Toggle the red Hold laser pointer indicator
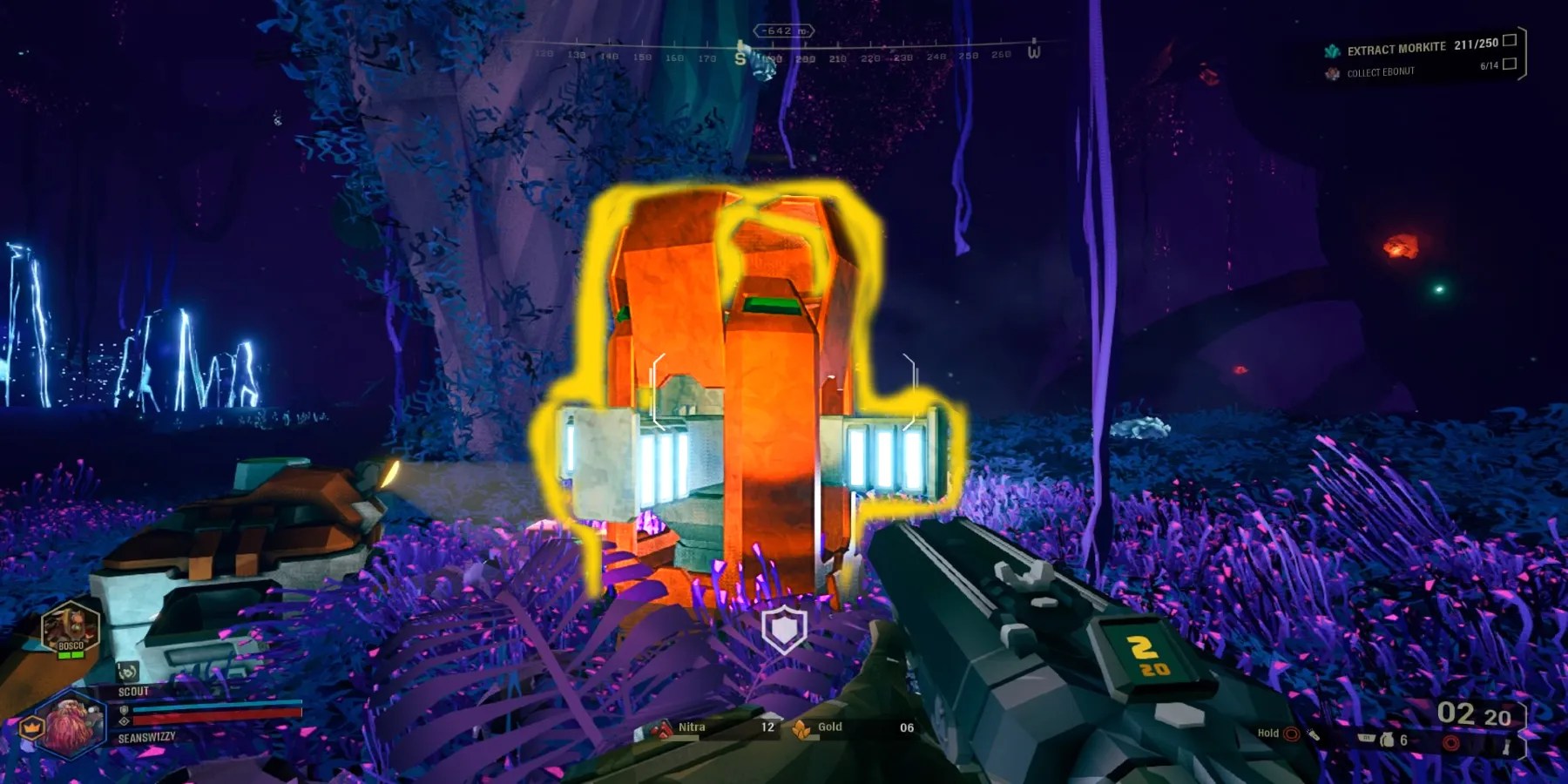This screenshot has height=784, width=1568. pyautogui.click(x=1291, y=733)
